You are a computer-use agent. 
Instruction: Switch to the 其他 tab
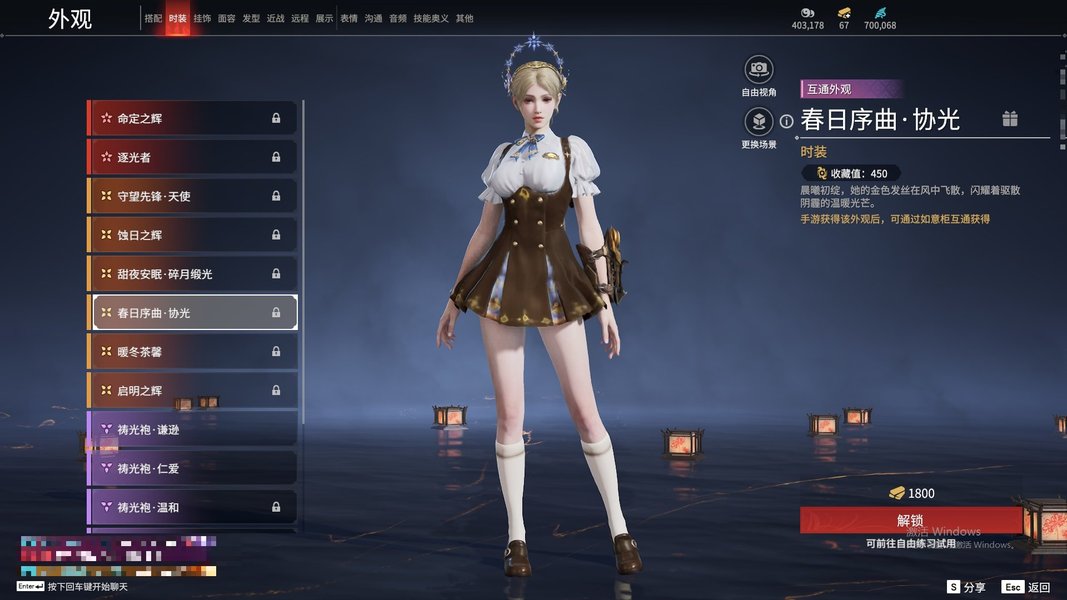point(465,18)
